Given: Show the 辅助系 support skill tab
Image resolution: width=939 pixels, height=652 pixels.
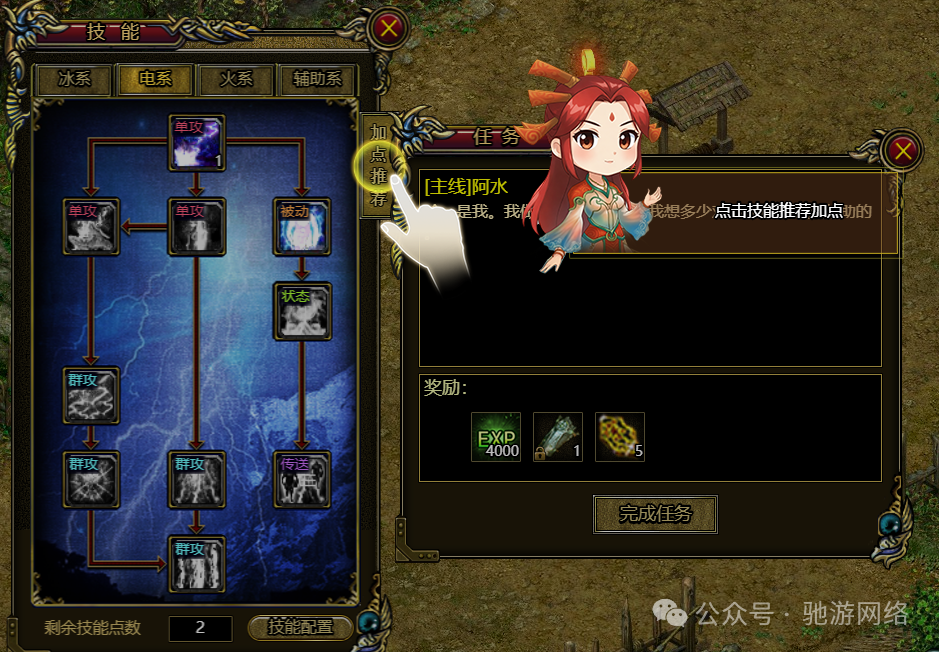Looking at the screenshot, I should (x=318, y=80).
